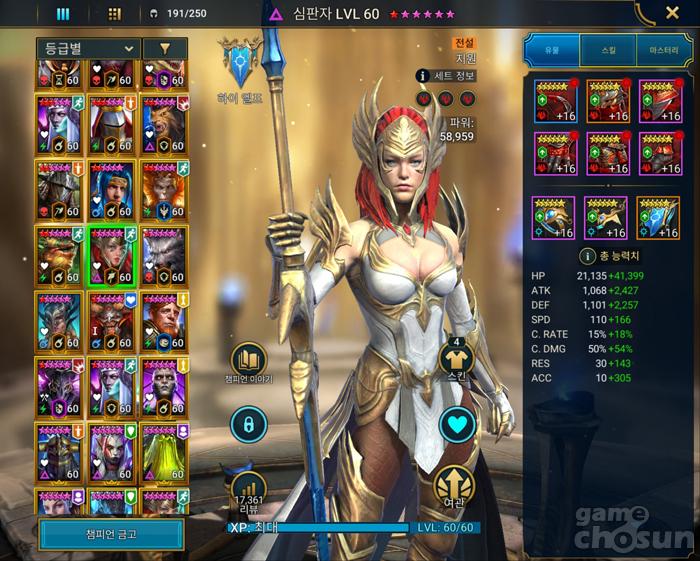Viewport: 700px width, 561px height.
Task: Select the green-highlighted champion portrait
Action: pos(112,256)
